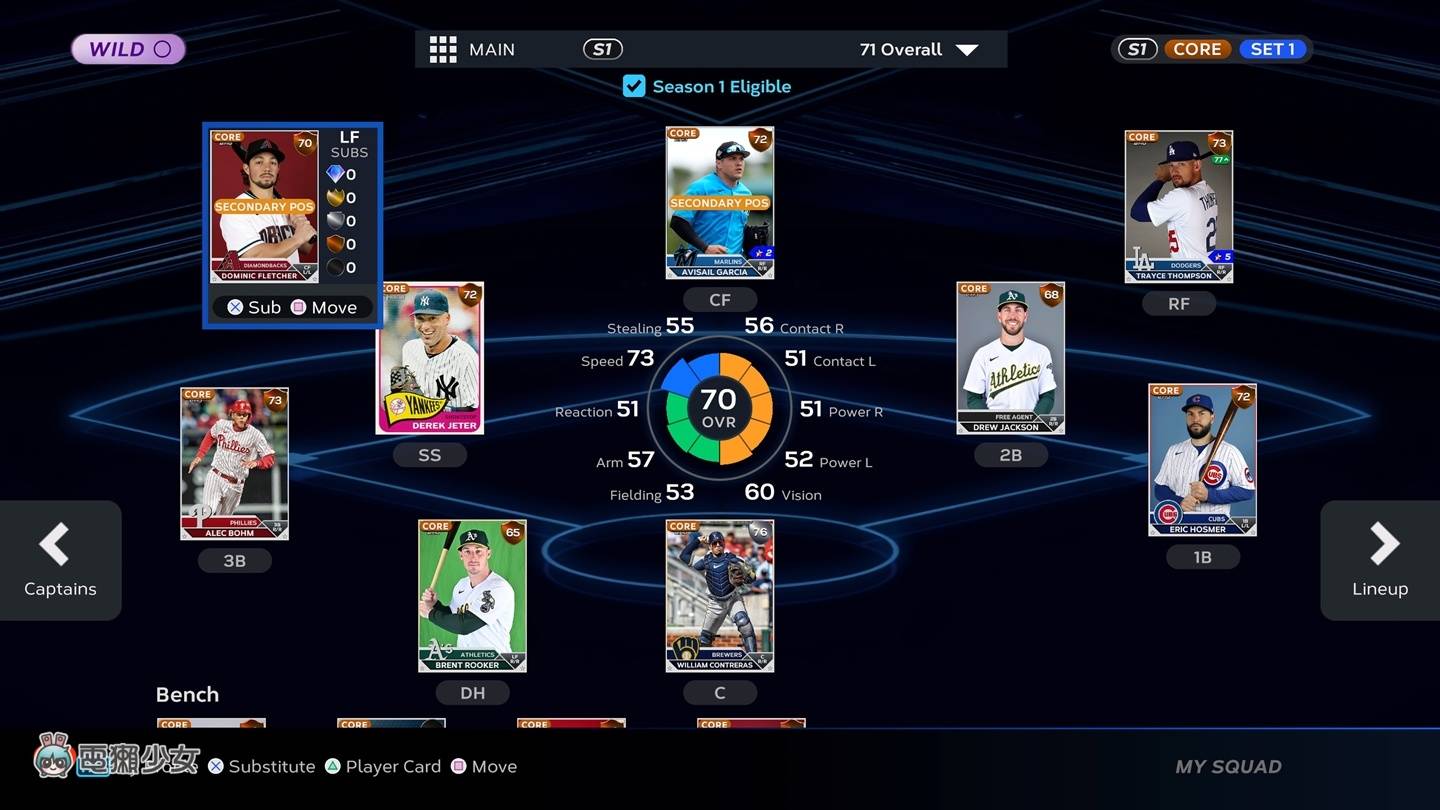Click the diamond sub count icon

coord(335,173)
